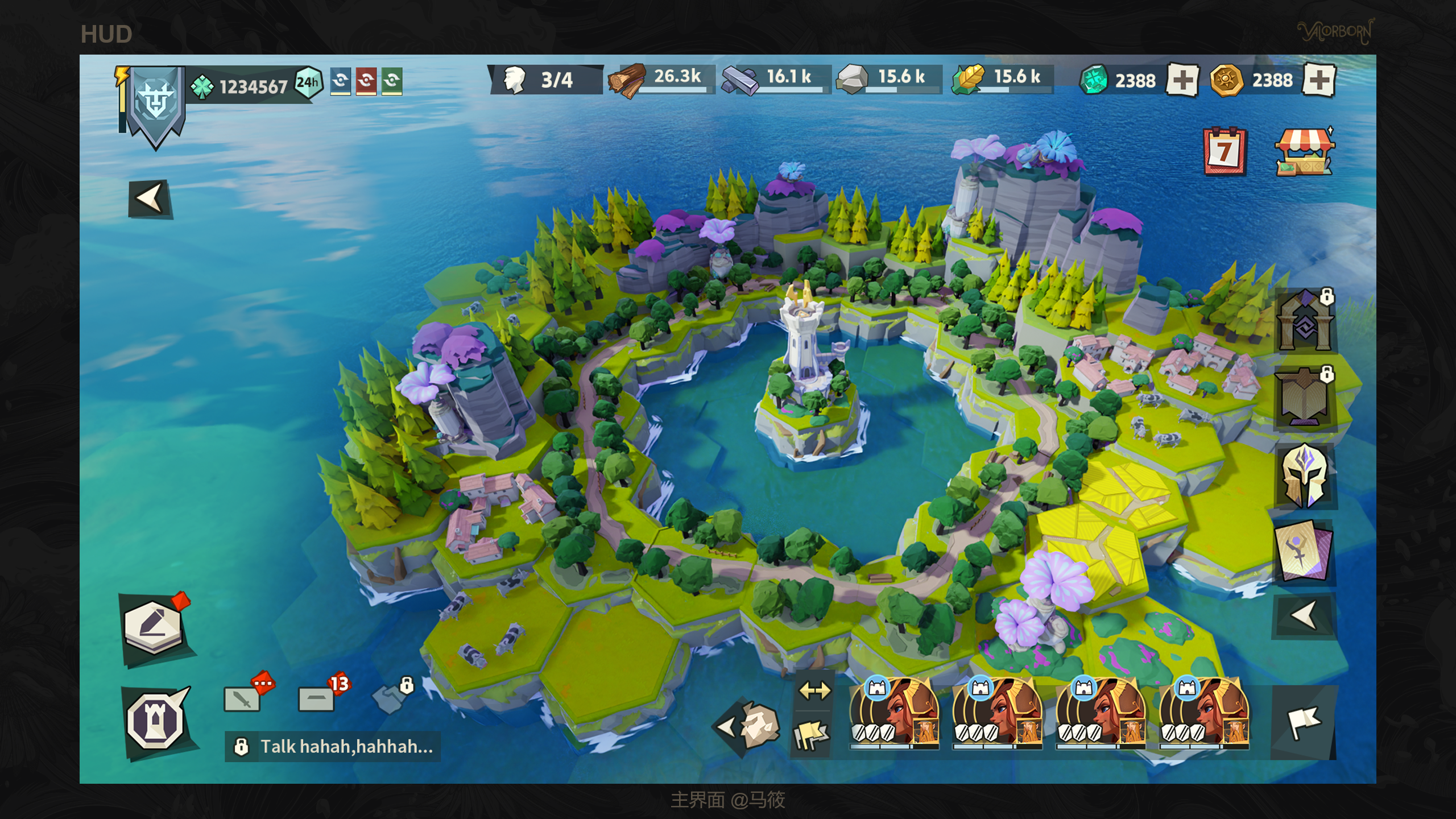Open the 24h shield timer icon
The width and height of the screenshot is (1456, 819).
[308, 83]
